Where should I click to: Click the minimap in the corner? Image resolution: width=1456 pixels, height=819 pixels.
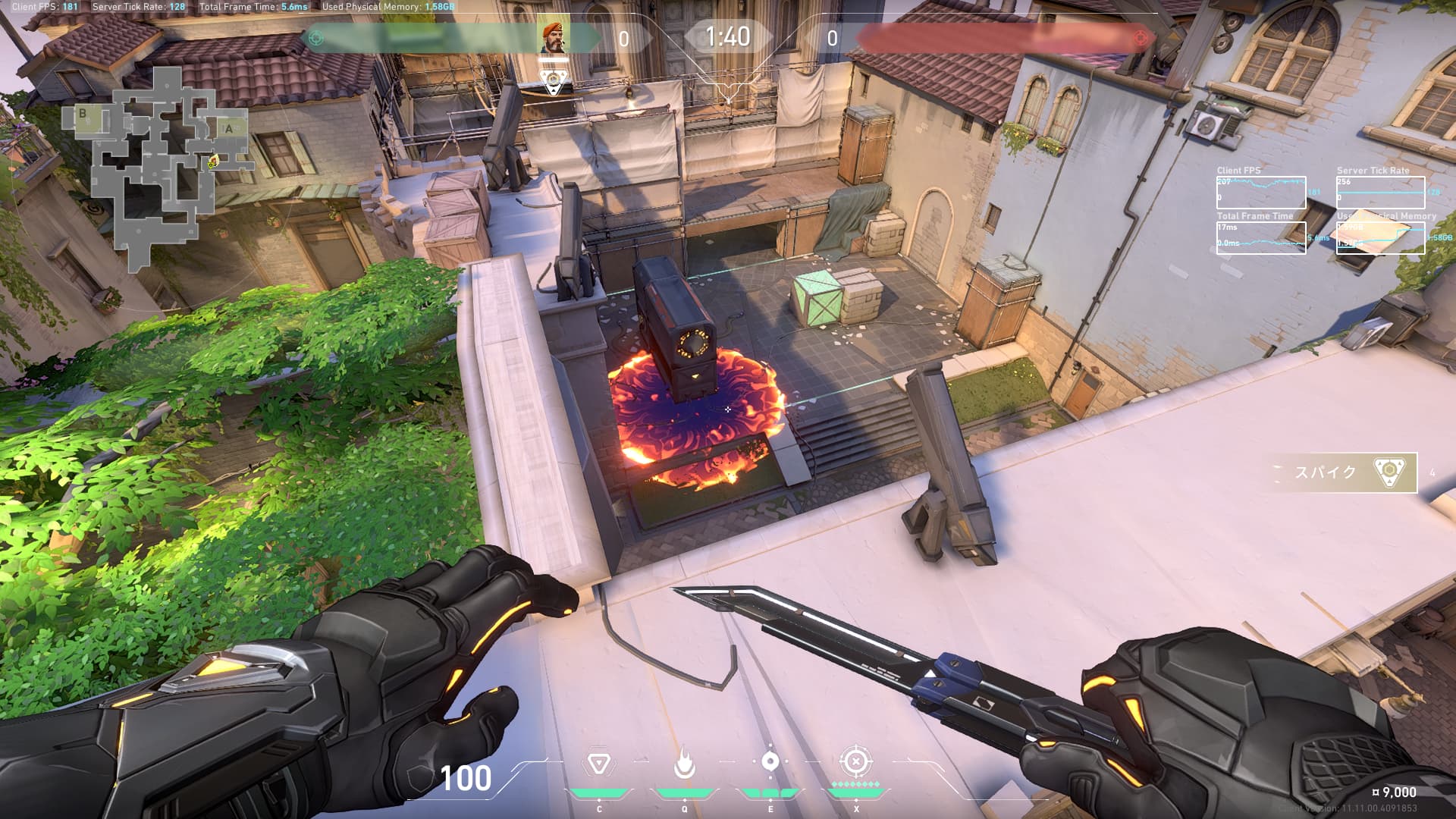155,168
